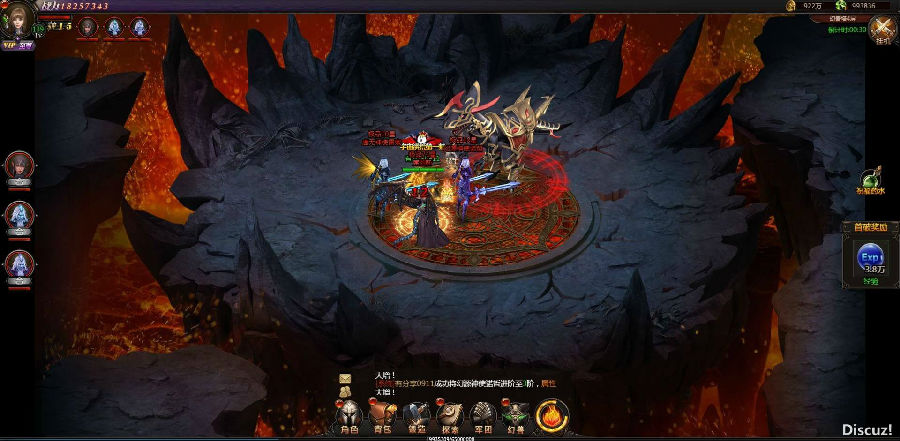Click the gold coin currency icon
The image size is (900, 441).
pos(790,6)
